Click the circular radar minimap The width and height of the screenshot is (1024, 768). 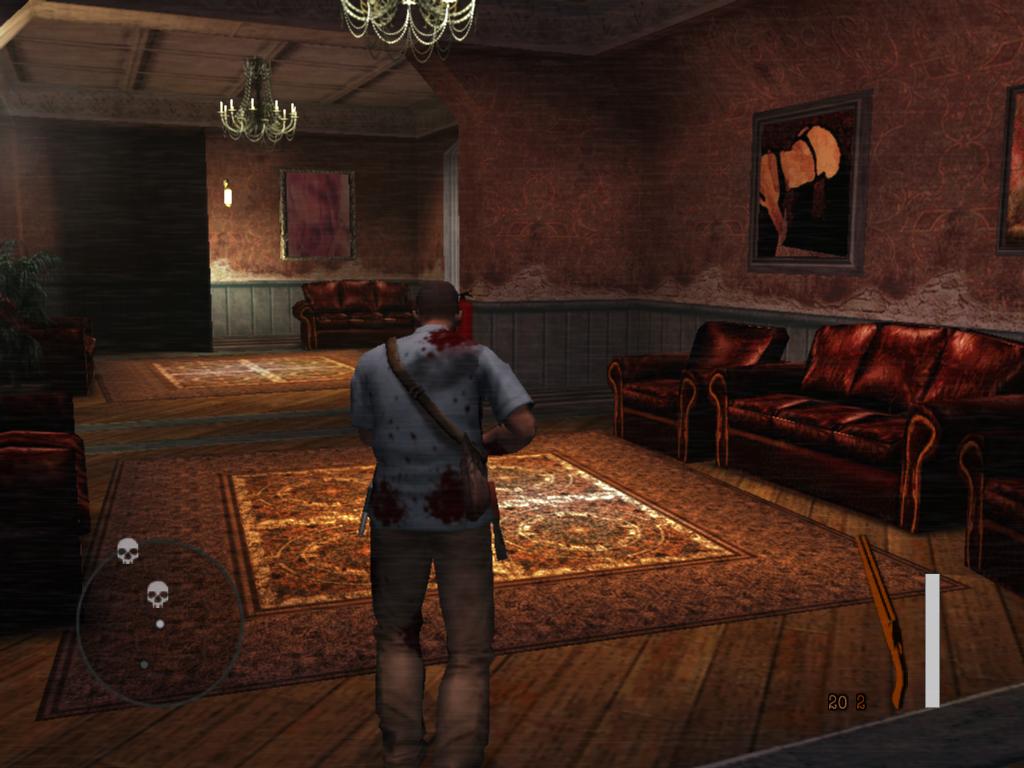[x=160, y=622]
